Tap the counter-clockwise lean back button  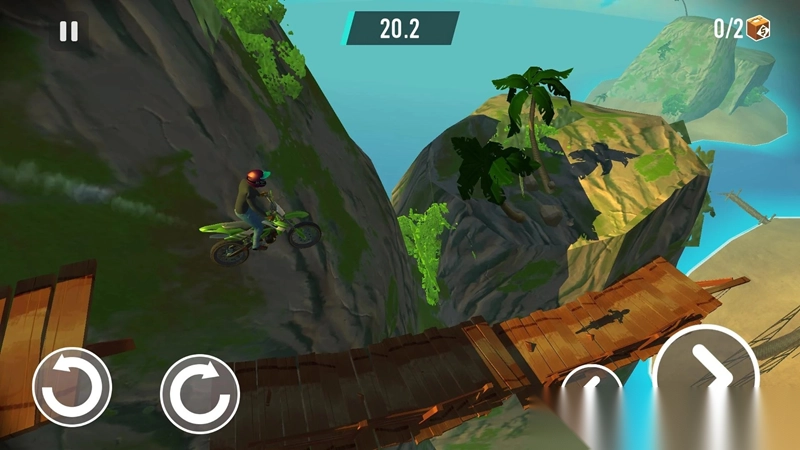point(72,387)
